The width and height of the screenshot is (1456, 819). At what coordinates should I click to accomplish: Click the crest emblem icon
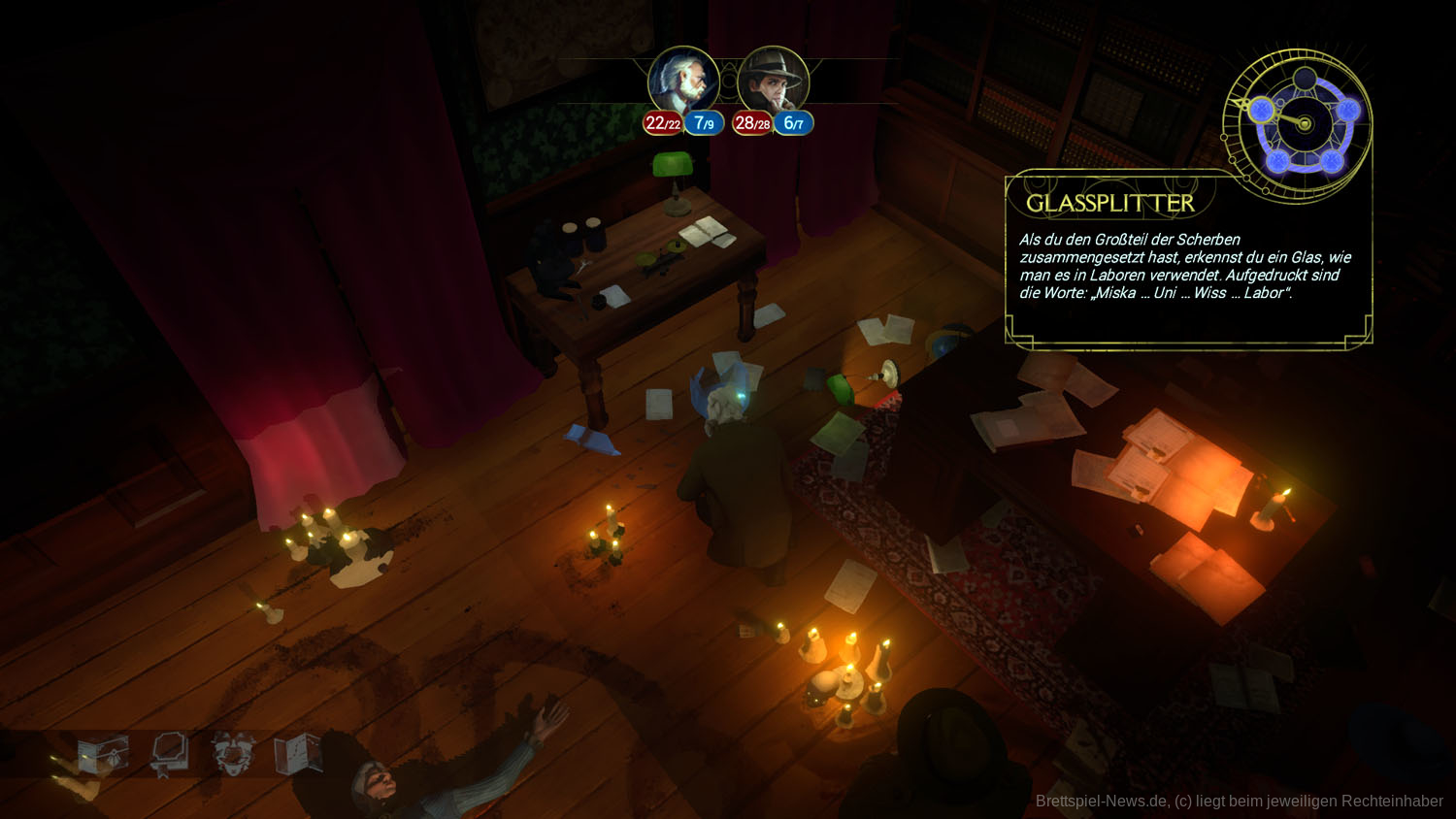click(232, 753)
